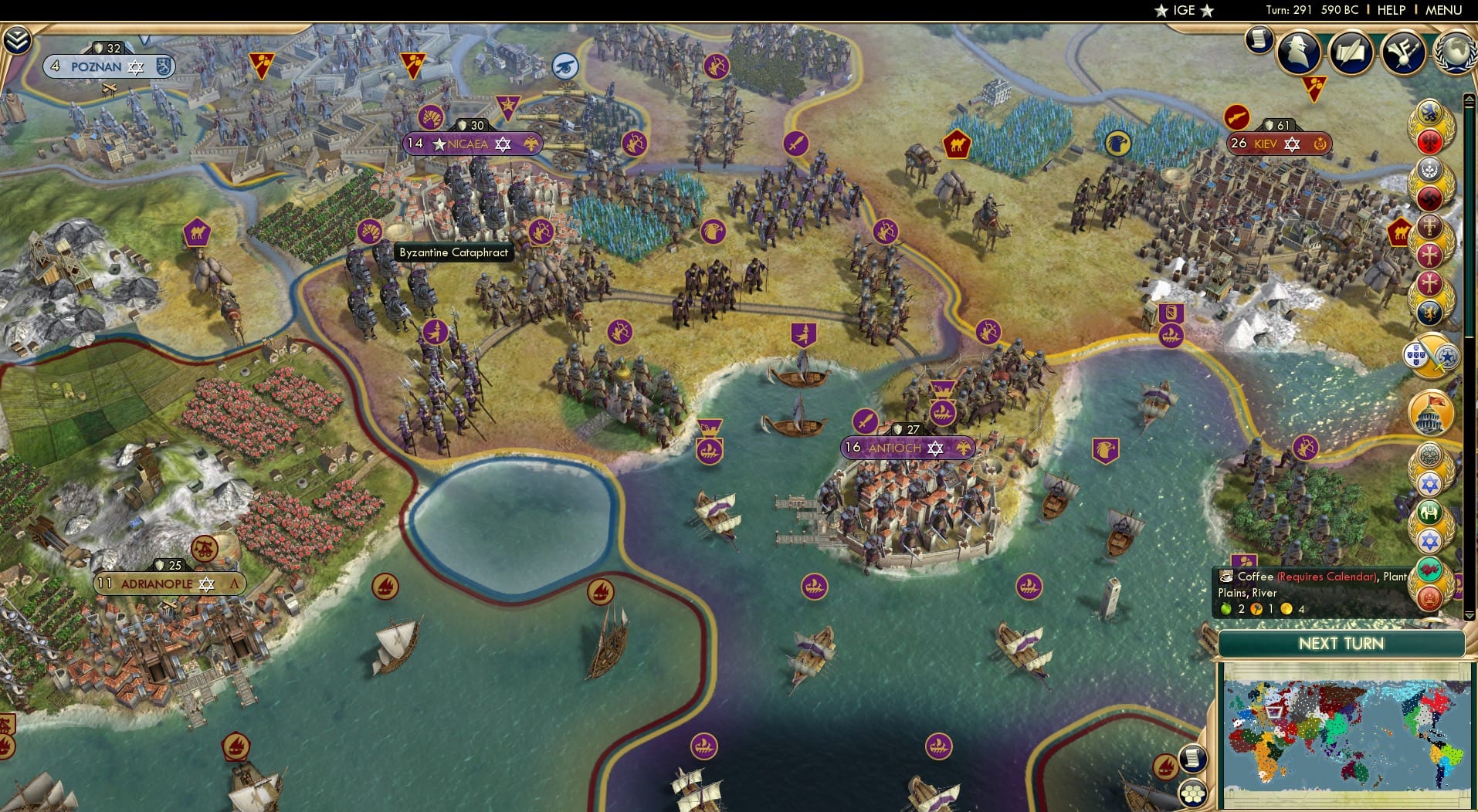Open the Culture overview paintbrush icon
Image resolution: width=1478 pixels, height=812 pixels.
[x=1403, y=52]
